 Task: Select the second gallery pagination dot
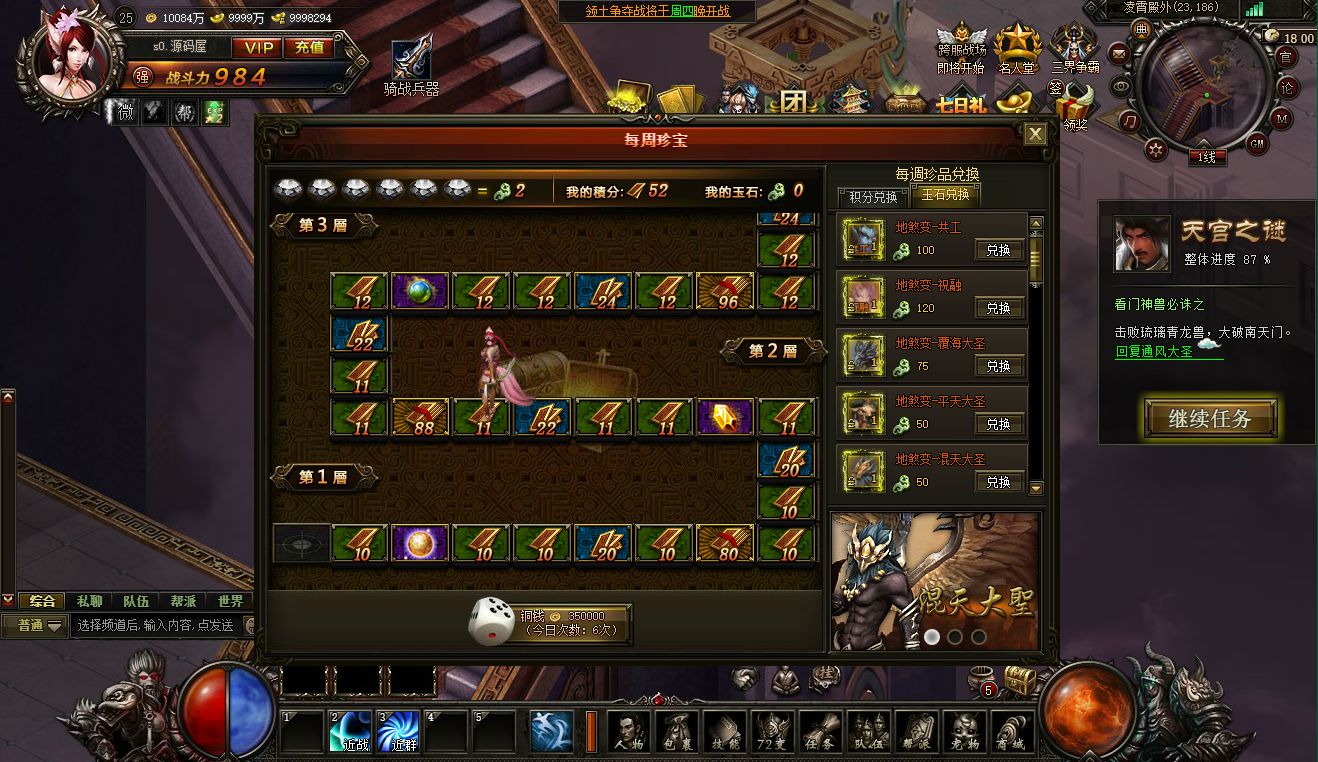tap(955, 636)
